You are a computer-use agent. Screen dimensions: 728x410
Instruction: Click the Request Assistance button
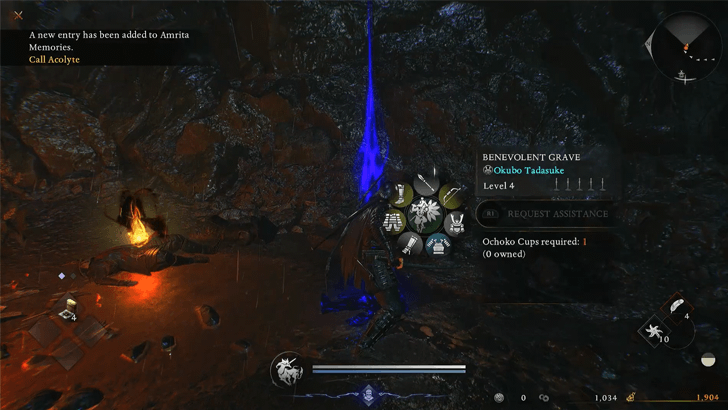(546, 213)
